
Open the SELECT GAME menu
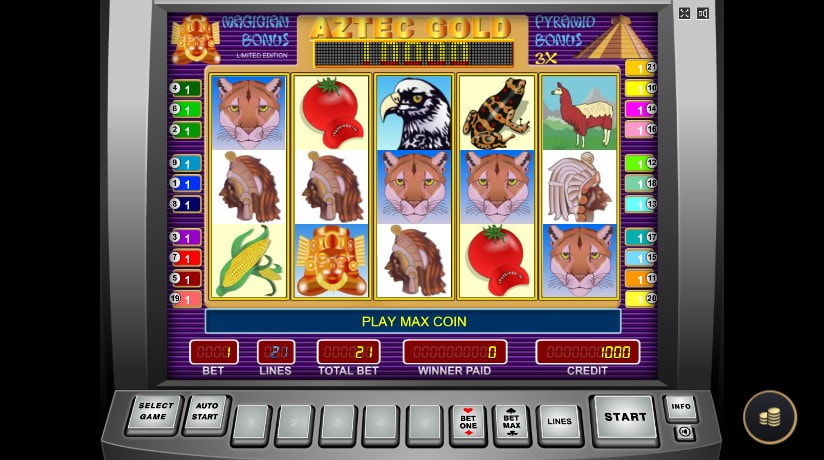156,414
